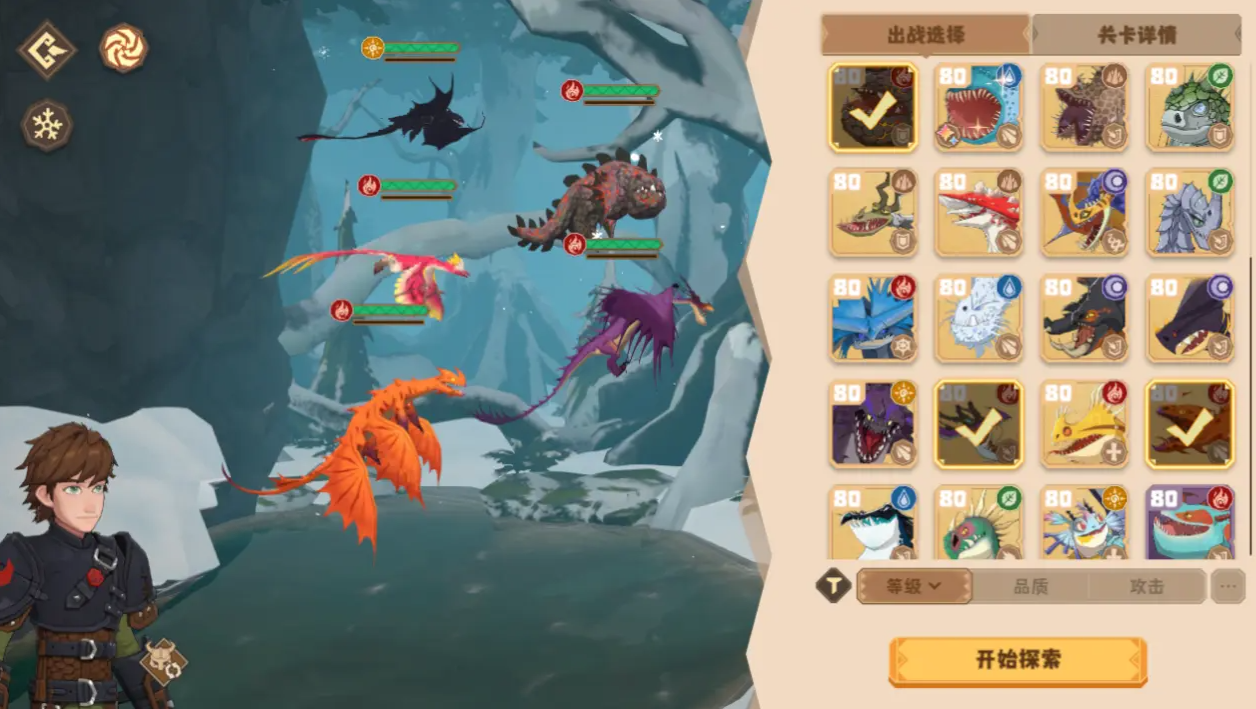
Task: Click the helmet icon beside the character
Action: (164, 661)
